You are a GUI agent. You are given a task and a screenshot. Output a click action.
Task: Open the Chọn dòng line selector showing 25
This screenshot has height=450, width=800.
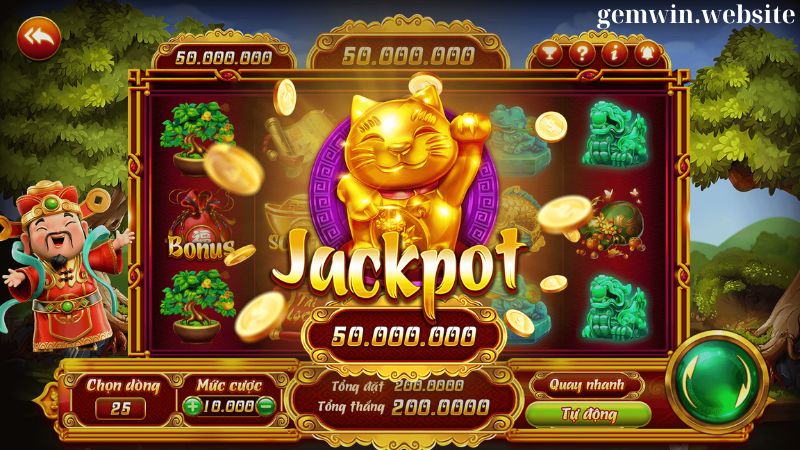pyautogui.click(x=121, y=407)
